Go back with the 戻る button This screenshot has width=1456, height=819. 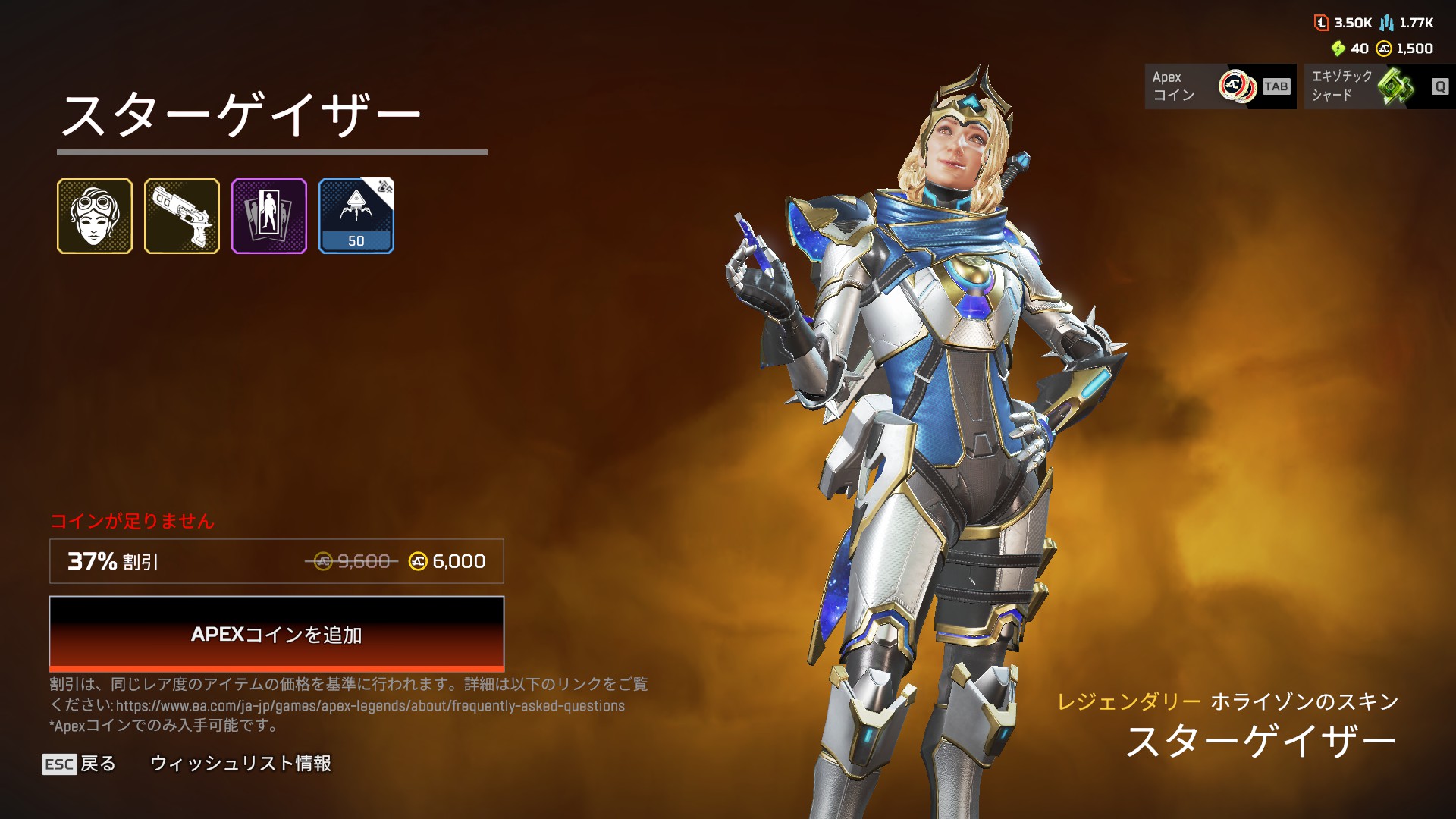coord(80,764)
